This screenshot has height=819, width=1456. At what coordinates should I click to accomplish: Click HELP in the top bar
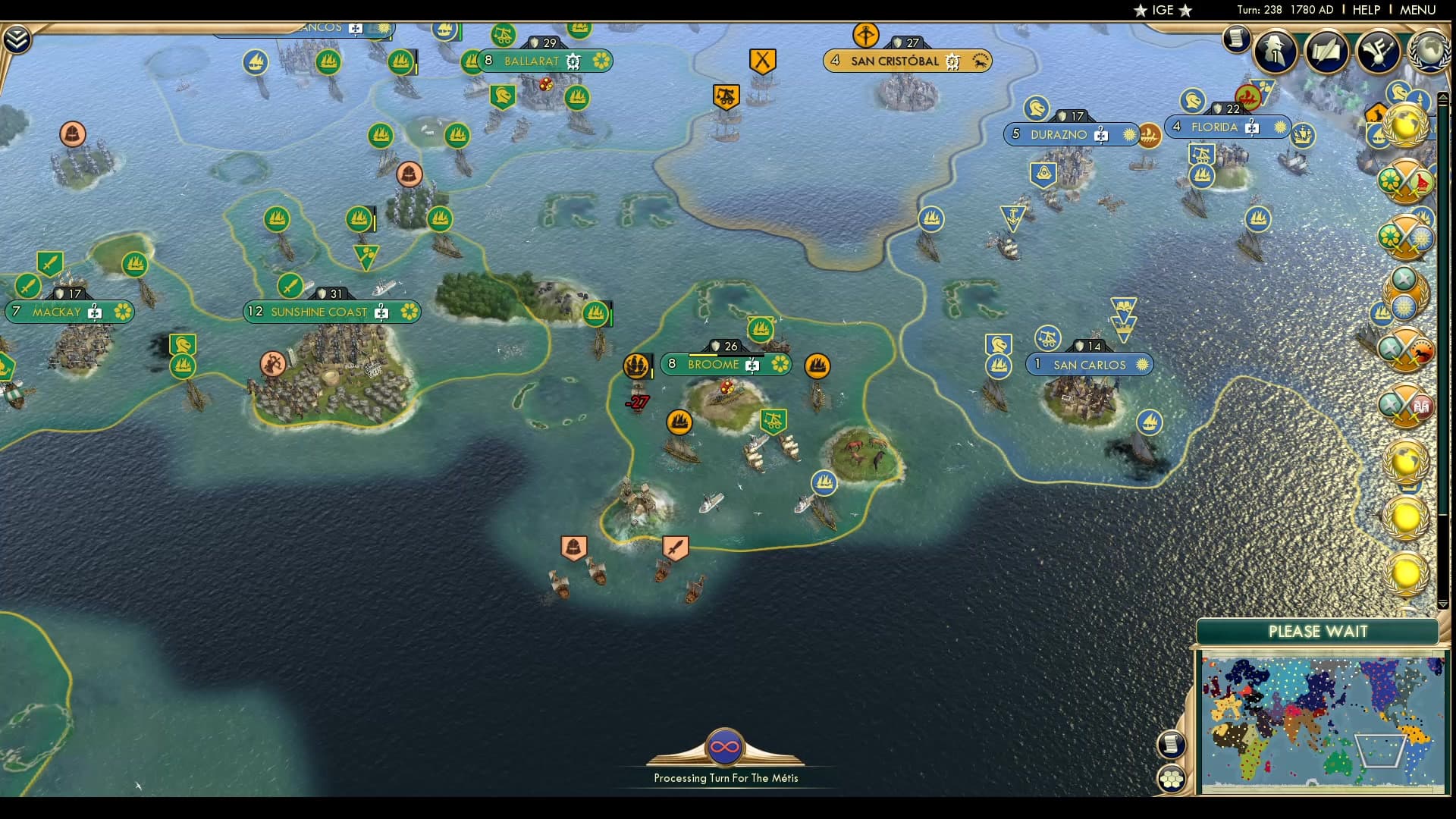pos(1367,11)
